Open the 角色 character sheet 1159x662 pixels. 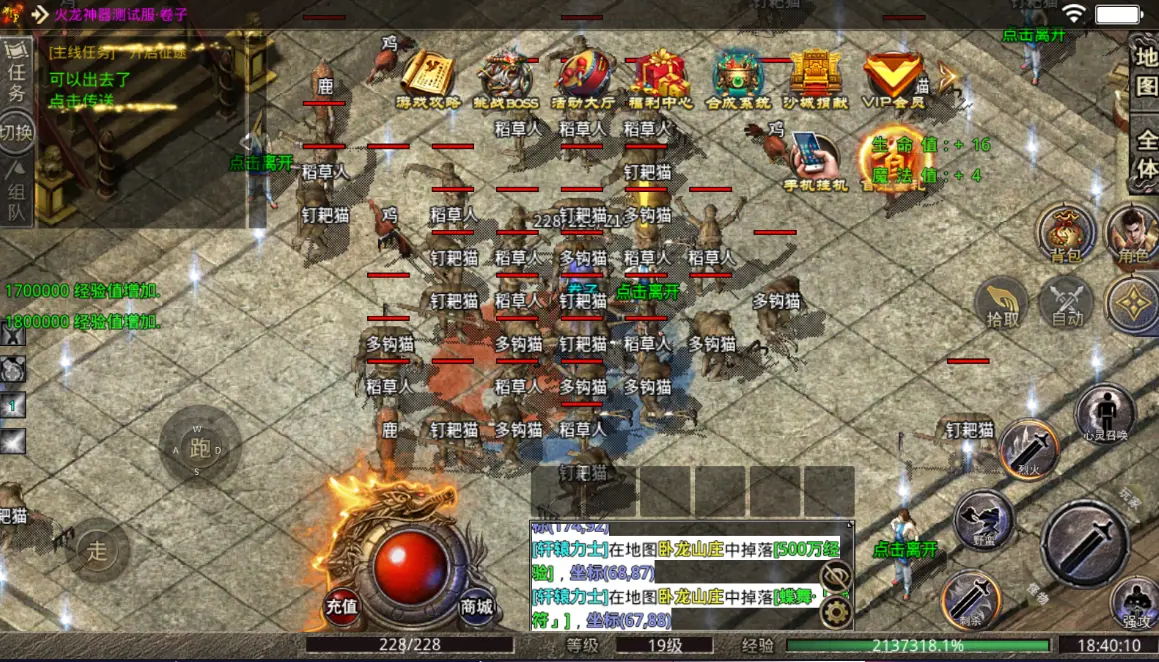[1134, 233]
